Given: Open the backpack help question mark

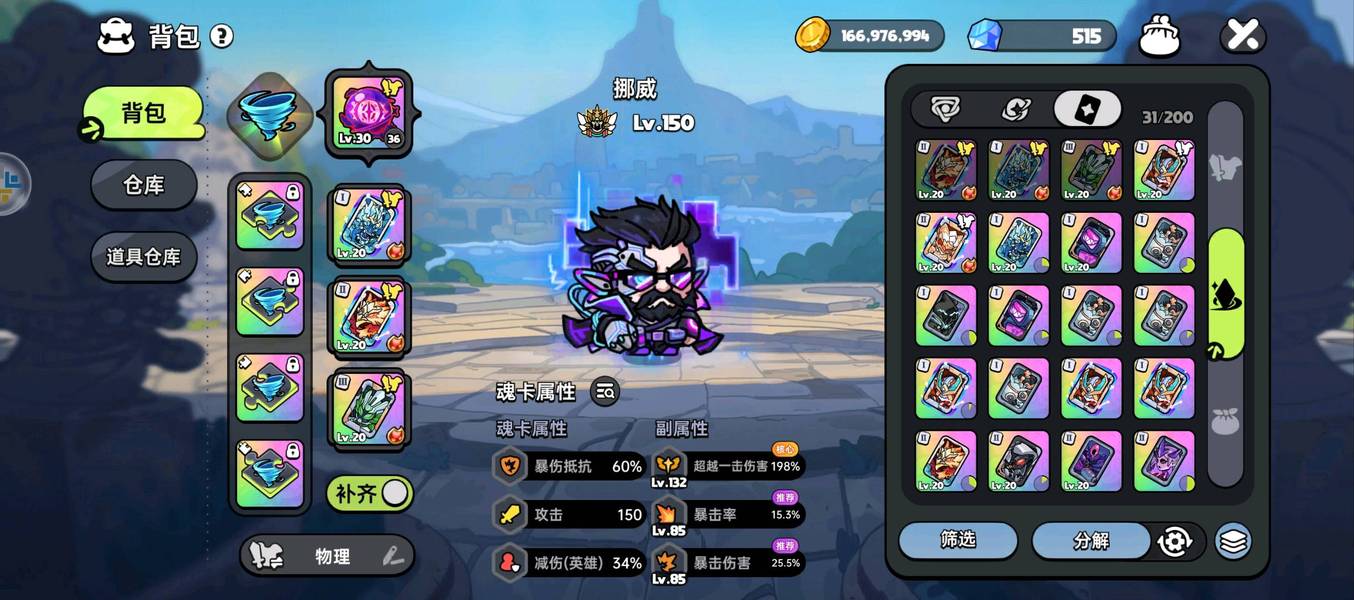Looking at the screenshot, I should [221, 37].
